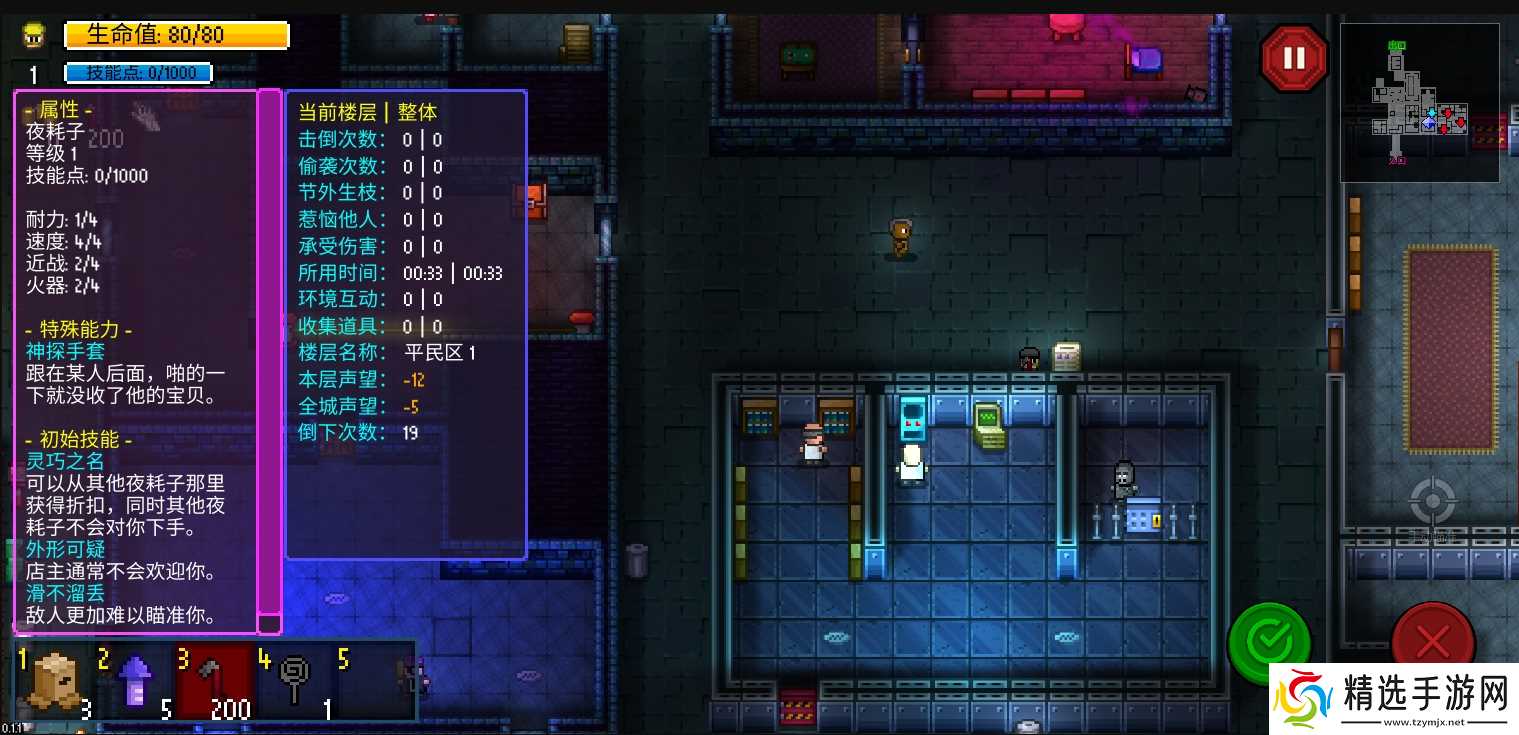1519x735 pixels.
Task: Click the scrollbar's bottom arrow on attributes panel
Action: [269, 624]
